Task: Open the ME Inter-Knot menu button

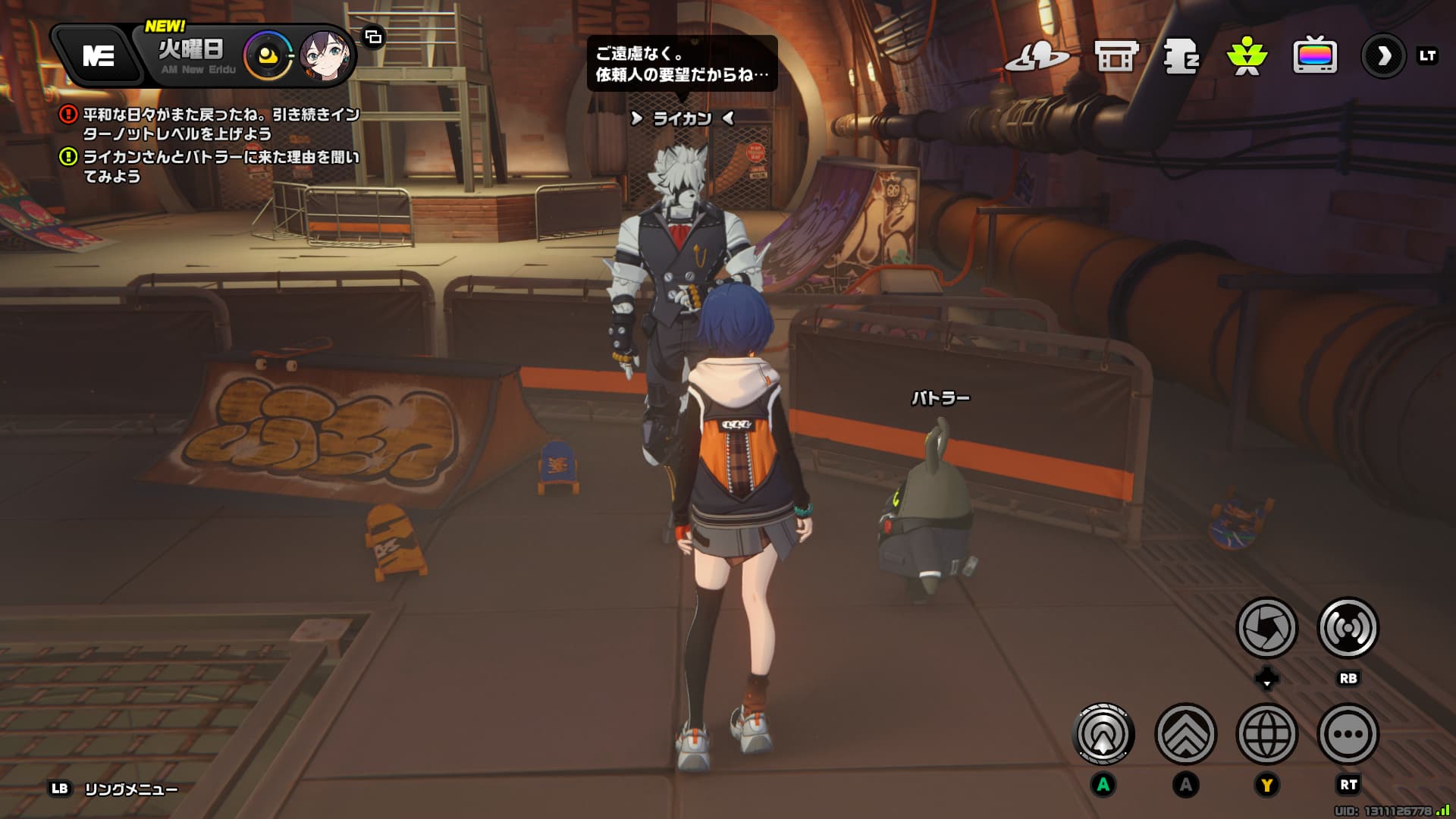Action: tap(99, 55)
